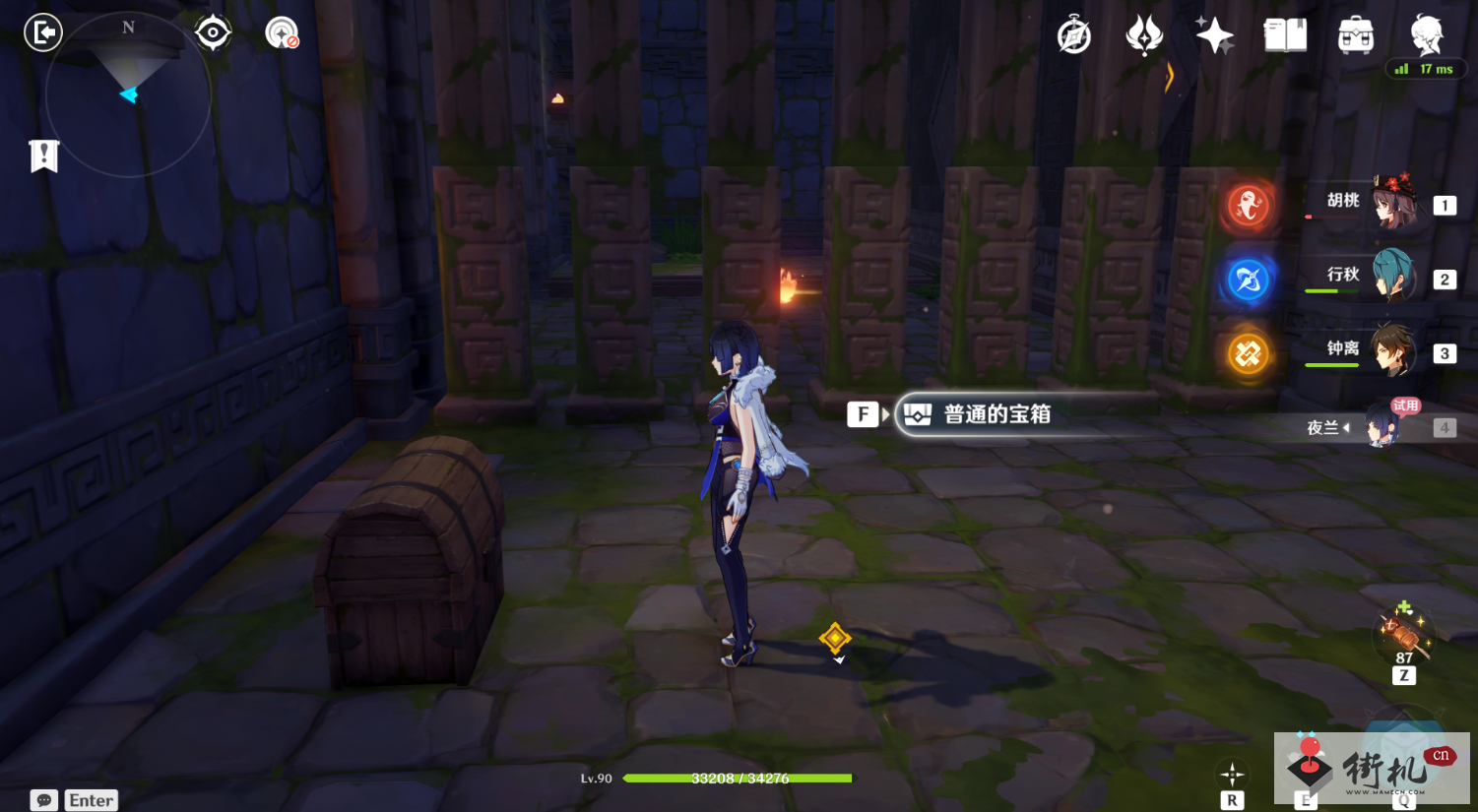The width and height of the screenshot is (1478, 812).
Task: Activate the ghost-icon red burst for 胡桃
Action: [1248, 206]
